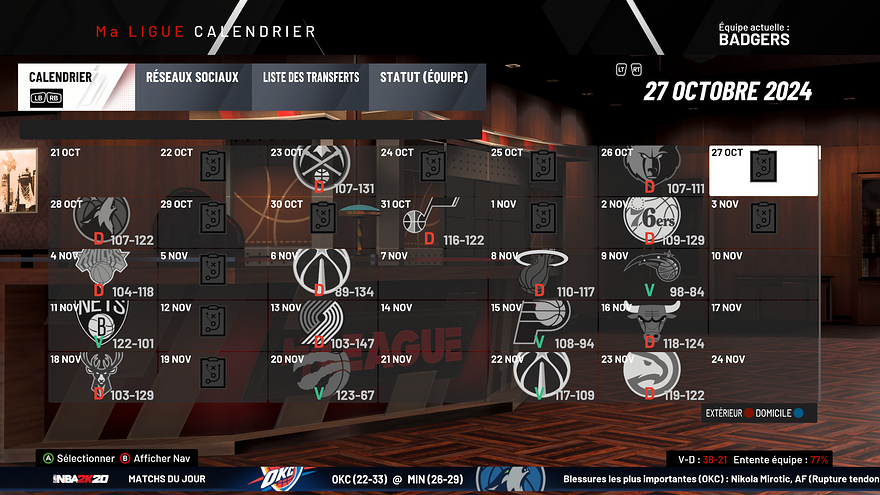The height and width of the screenshot is (495, 880).
Task: Open the 13 Nov game, score 103-147
Action: click(x=323, y=325)
